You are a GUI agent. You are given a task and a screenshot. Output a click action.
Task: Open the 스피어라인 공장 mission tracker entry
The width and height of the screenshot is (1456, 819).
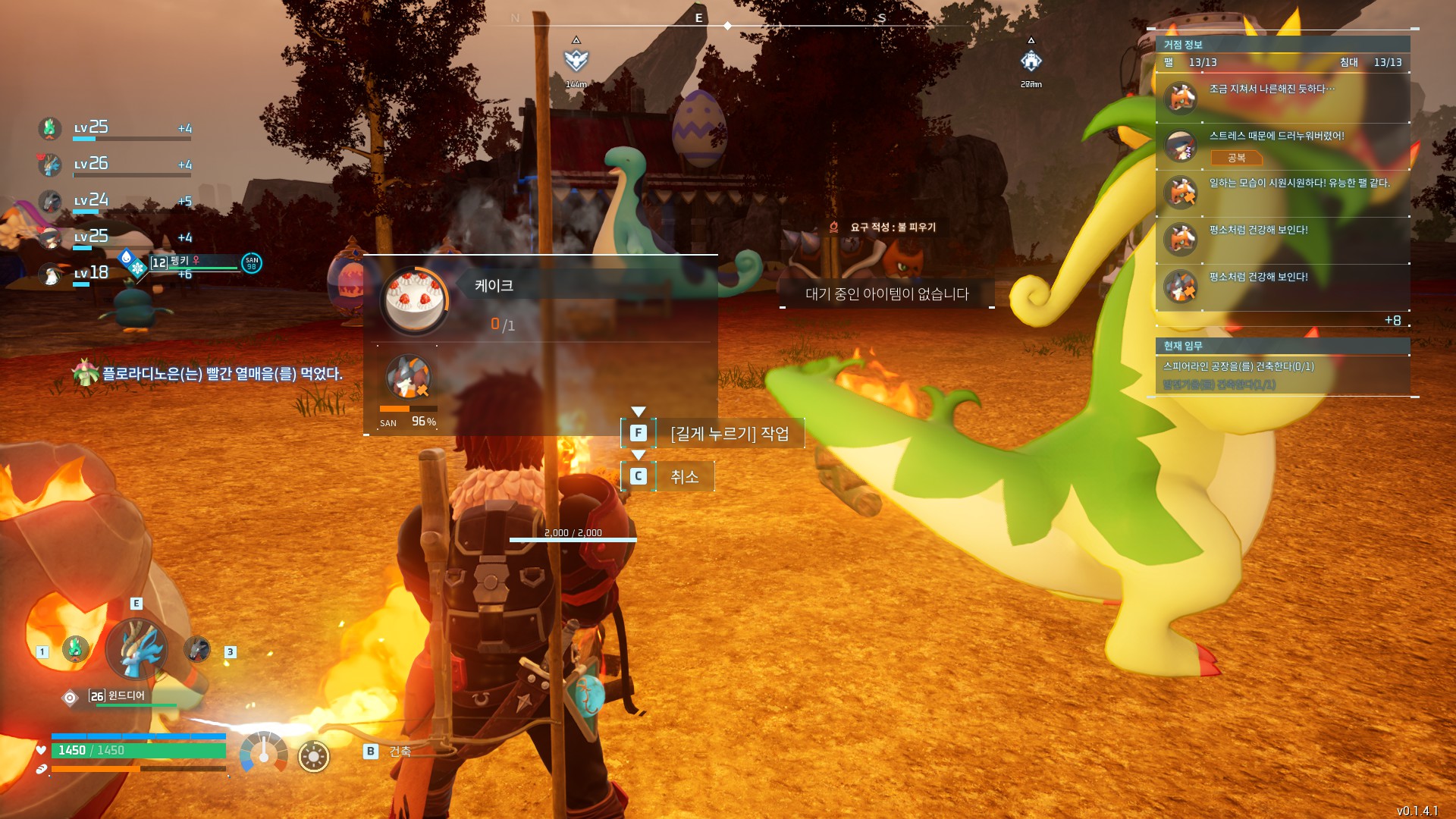[x=1238, y=366]
